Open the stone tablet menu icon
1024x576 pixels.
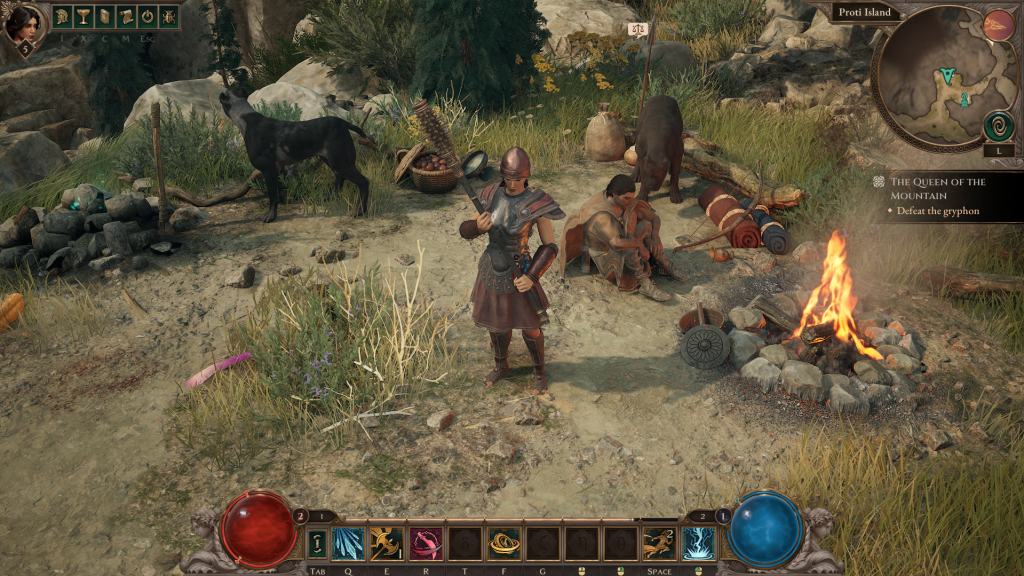click(105, 17)
